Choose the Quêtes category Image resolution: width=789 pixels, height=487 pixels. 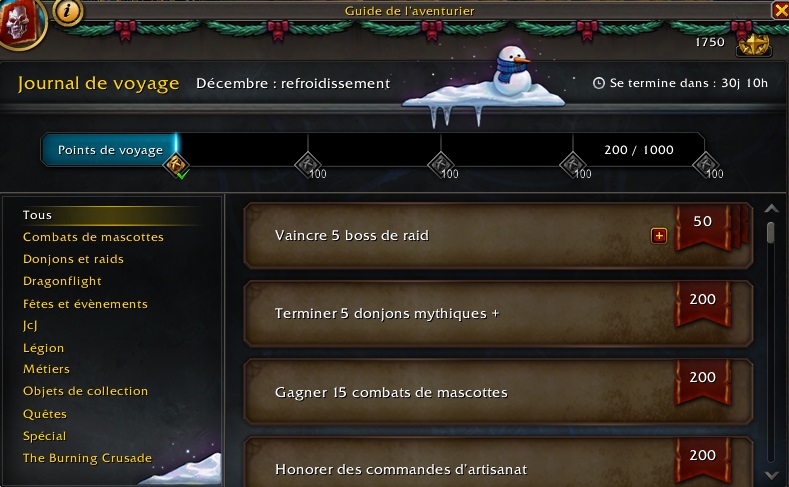45,414
